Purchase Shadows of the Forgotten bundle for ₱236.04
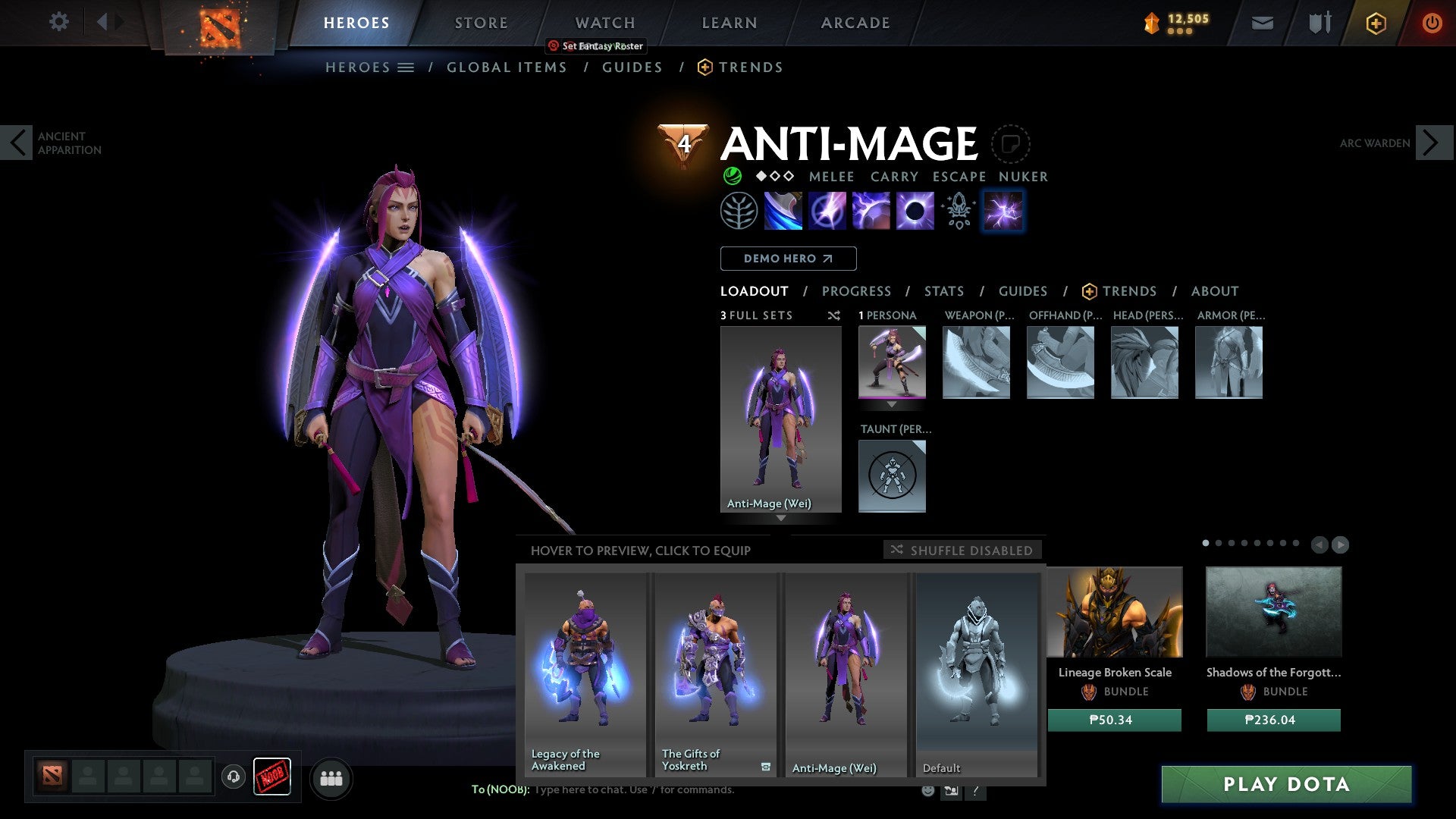 click(x=1273, y=720)
